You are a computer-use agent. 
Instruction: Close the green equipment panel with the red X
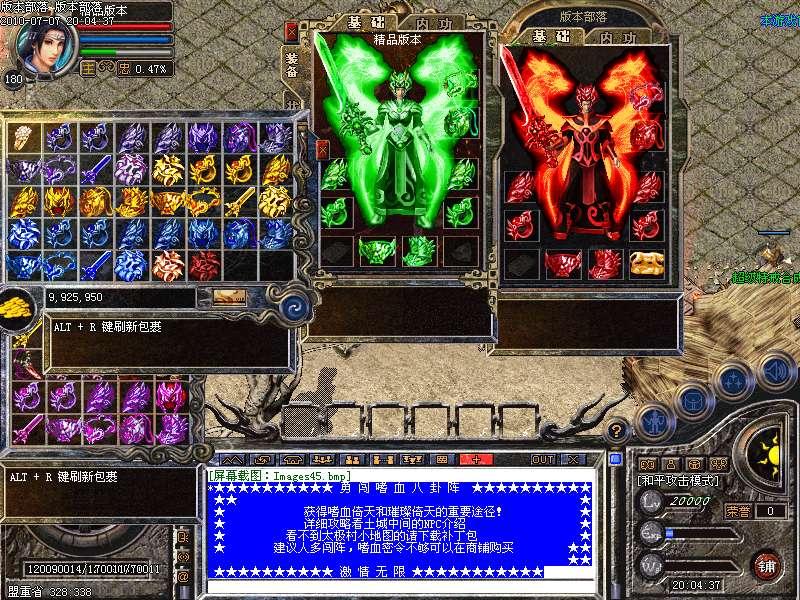pos(291,32)
